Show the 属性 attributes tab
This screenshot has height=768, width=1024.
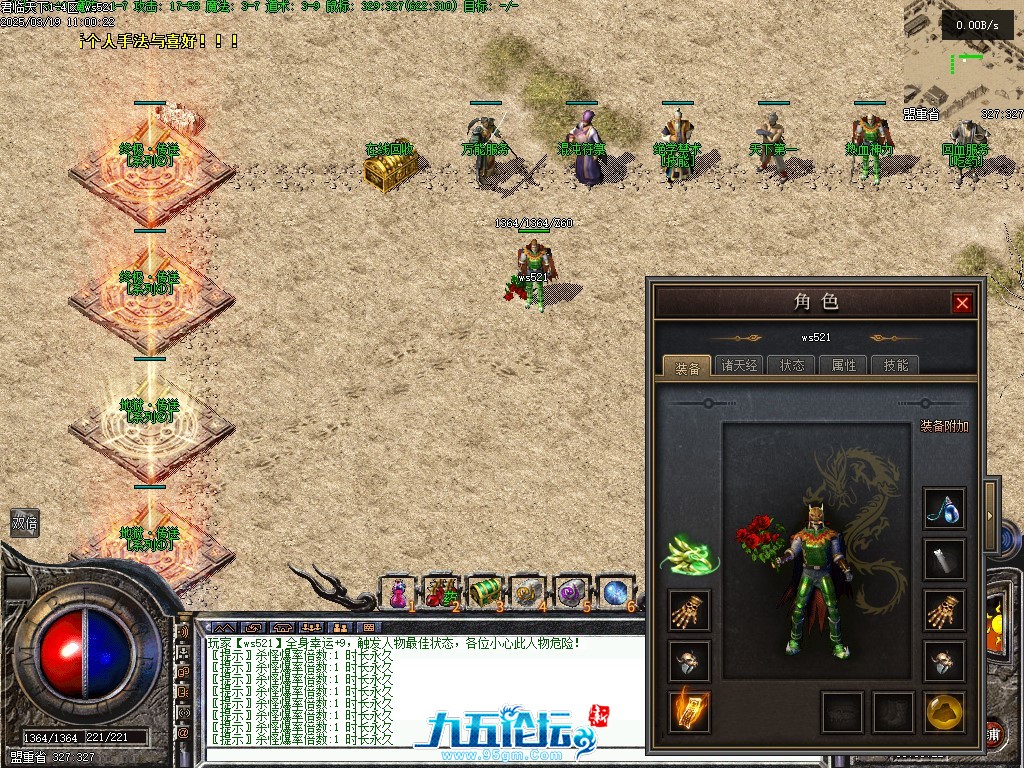tap(843, 365)
